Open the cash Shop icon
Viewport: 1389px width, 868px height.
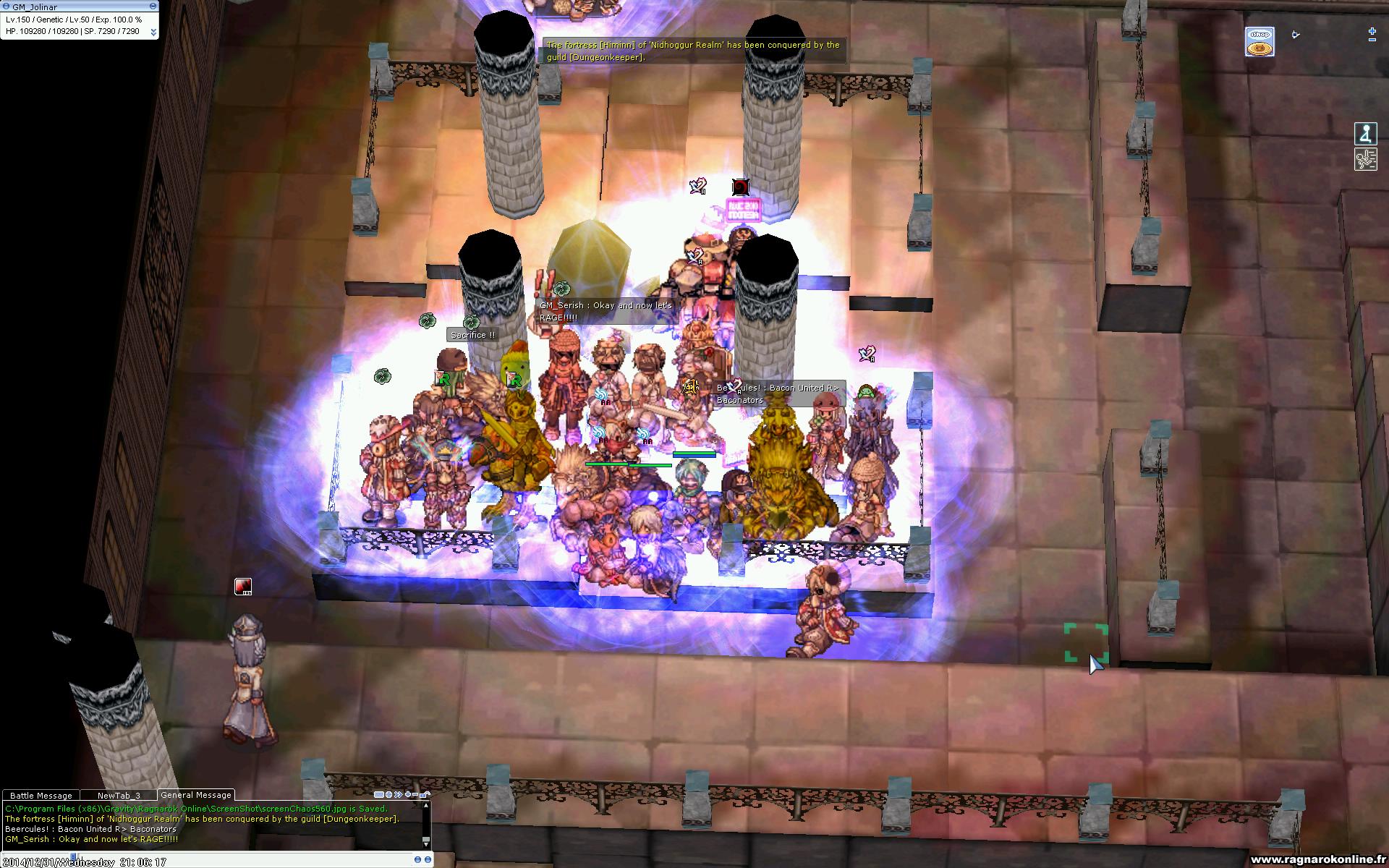tap(1259, 42)
